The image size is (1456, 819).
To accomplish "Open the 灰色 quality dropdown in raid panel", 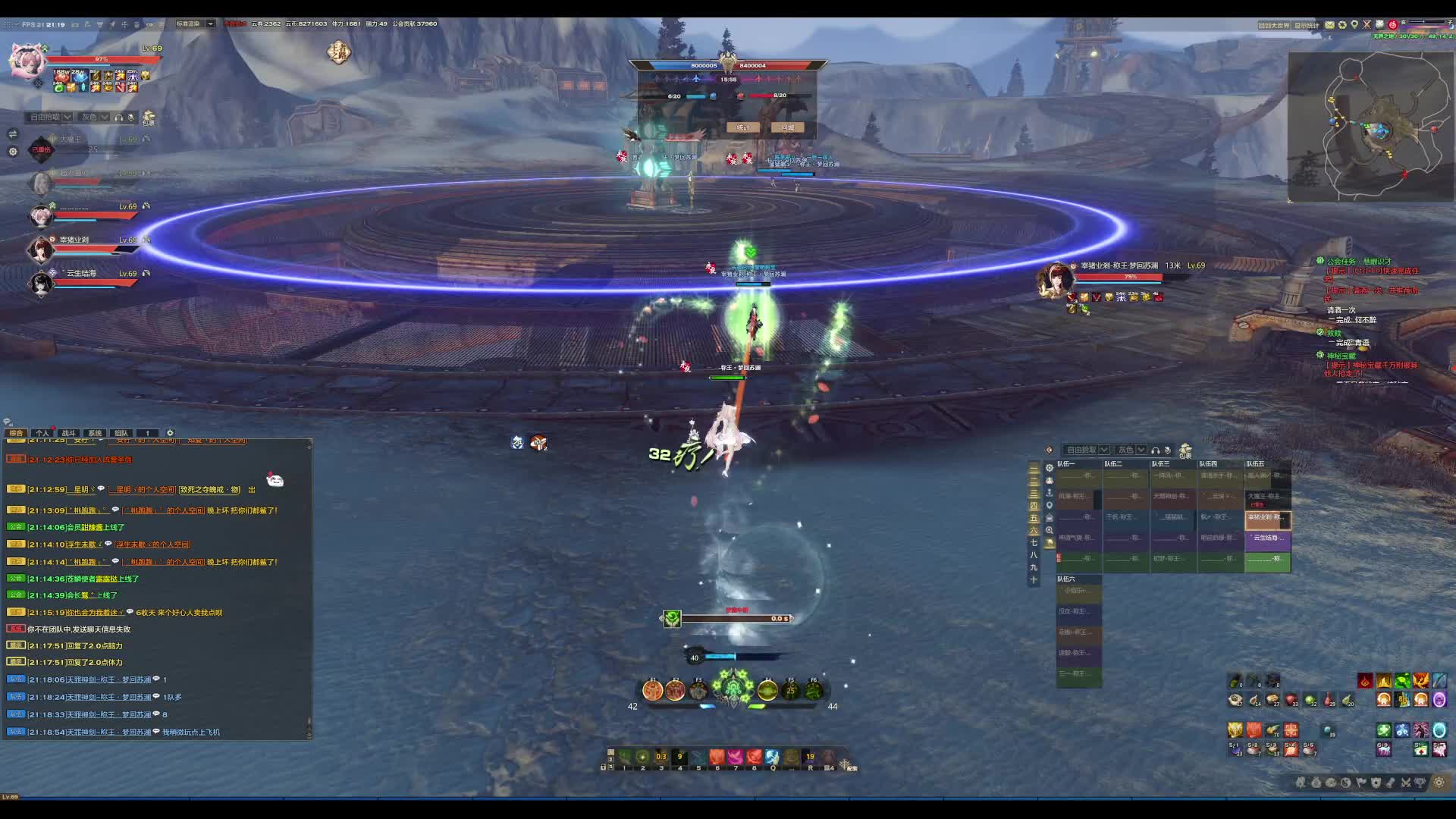I will point(1131,450).
